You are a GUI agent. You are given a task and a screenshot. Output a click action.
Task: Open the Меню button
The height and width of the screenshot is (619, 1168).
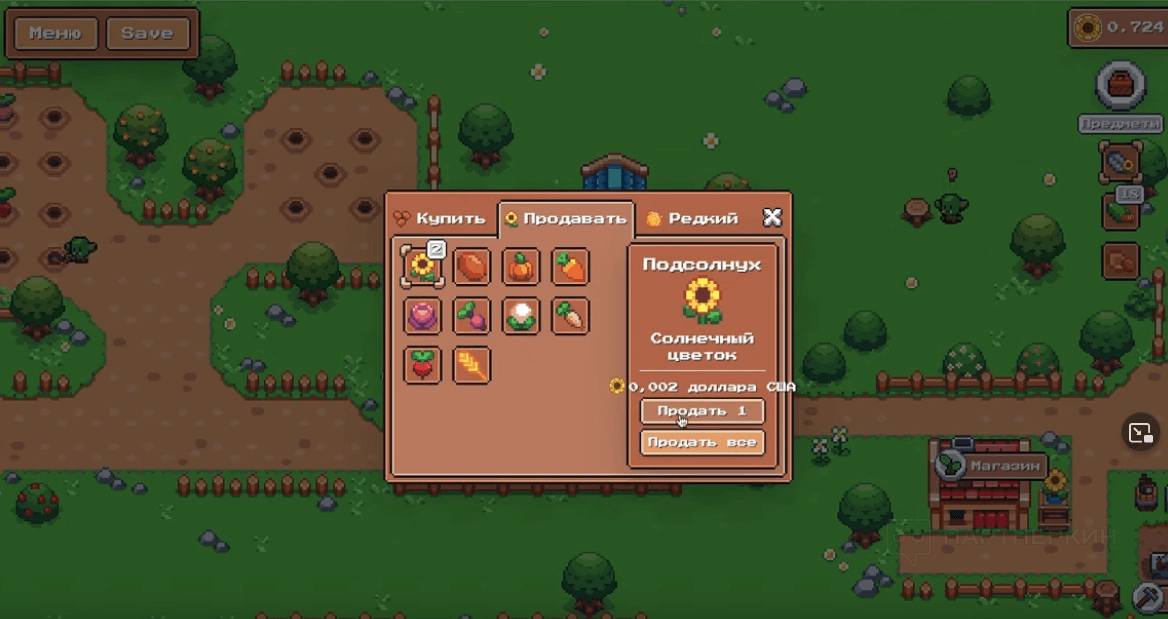coord(55,33)
